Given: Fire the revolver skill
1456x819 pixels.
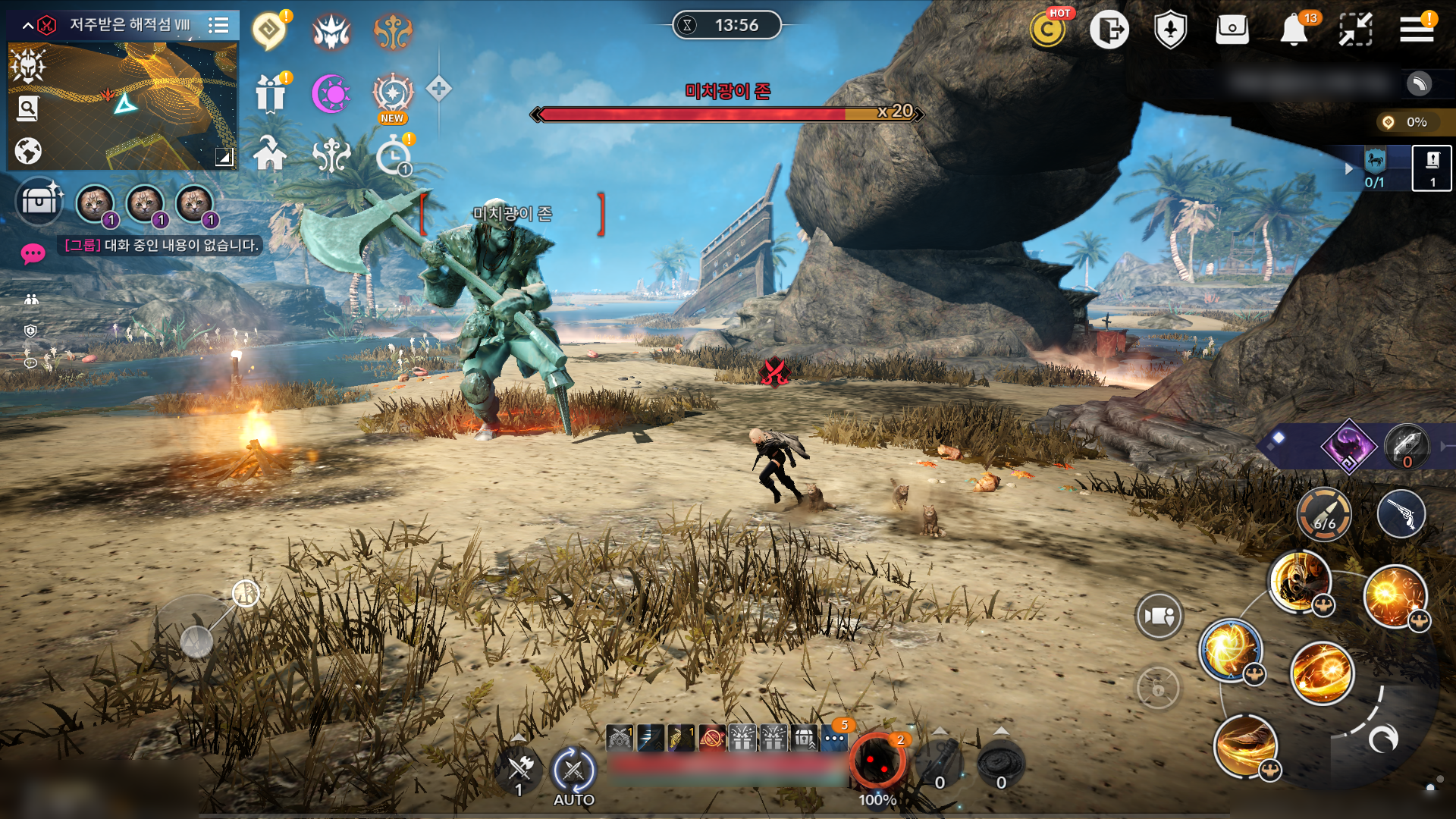Looking at the screenshot, I should 1401,515.
